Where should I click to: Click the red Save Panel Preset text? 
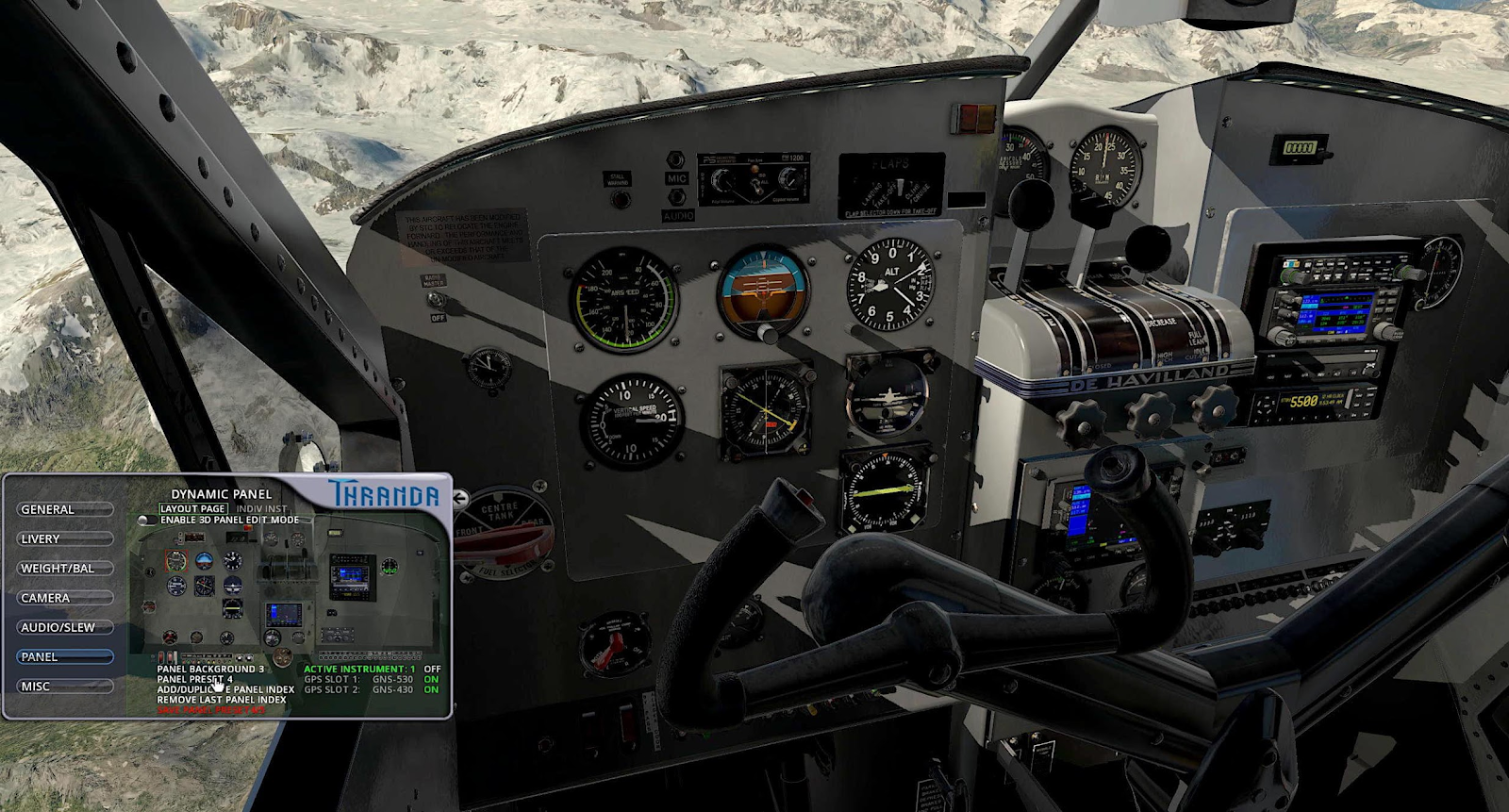pyautogui.click(x=211, y=710)
